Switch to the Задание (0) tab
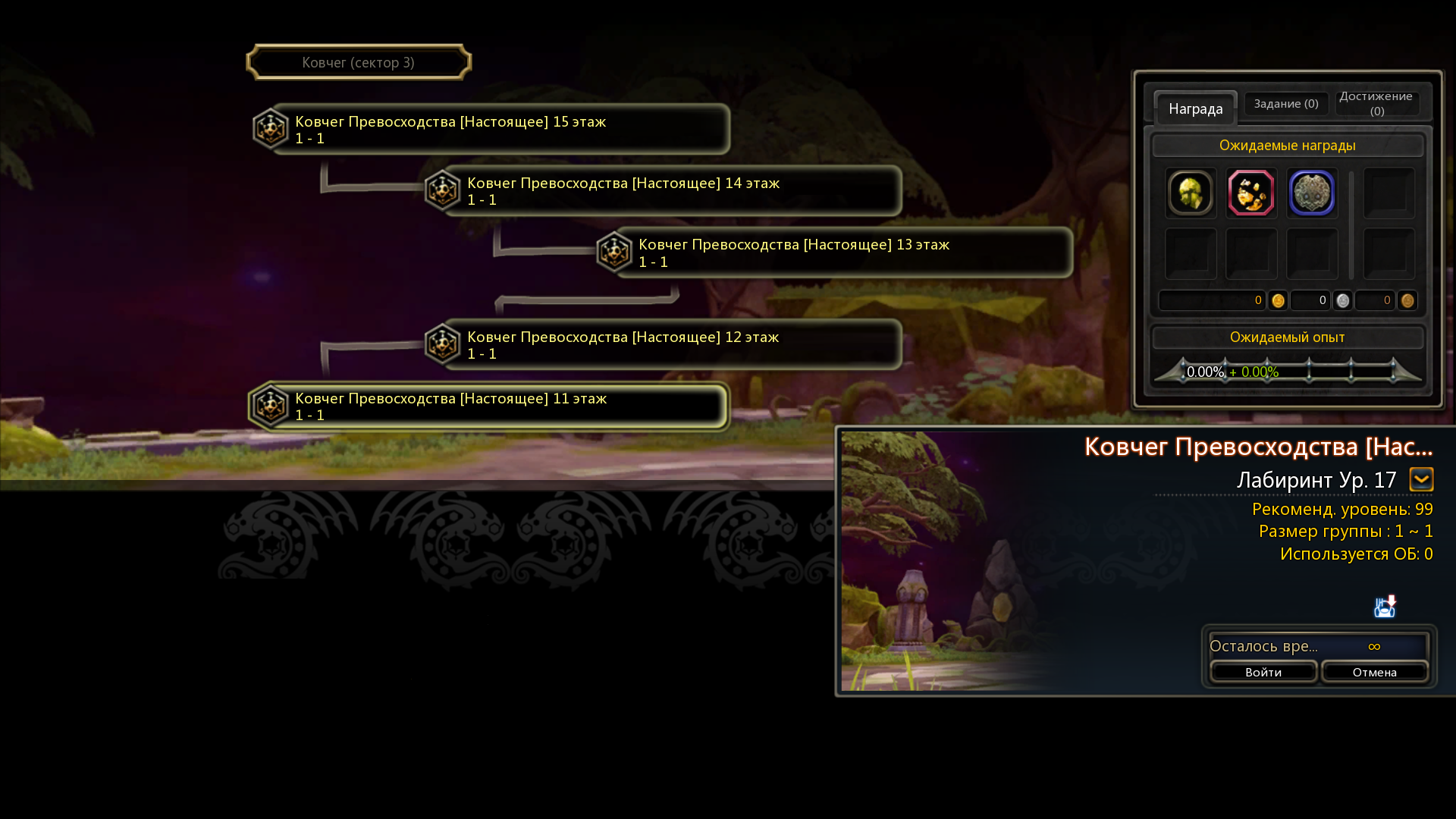 [x=1286, y=104]
